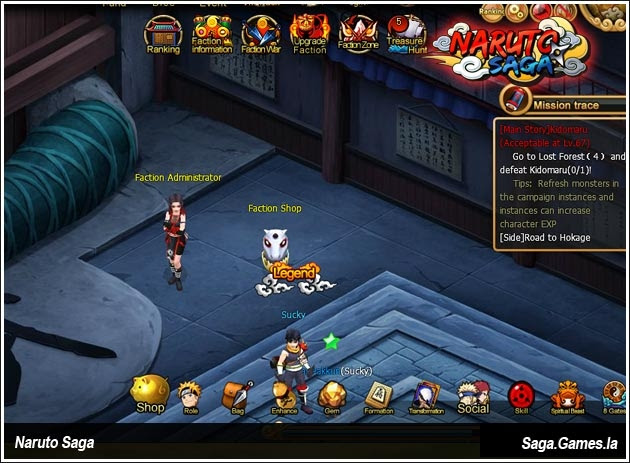Open the Transformation menu
The width and height of the screenshot is (630, 463).
(426, 395)
